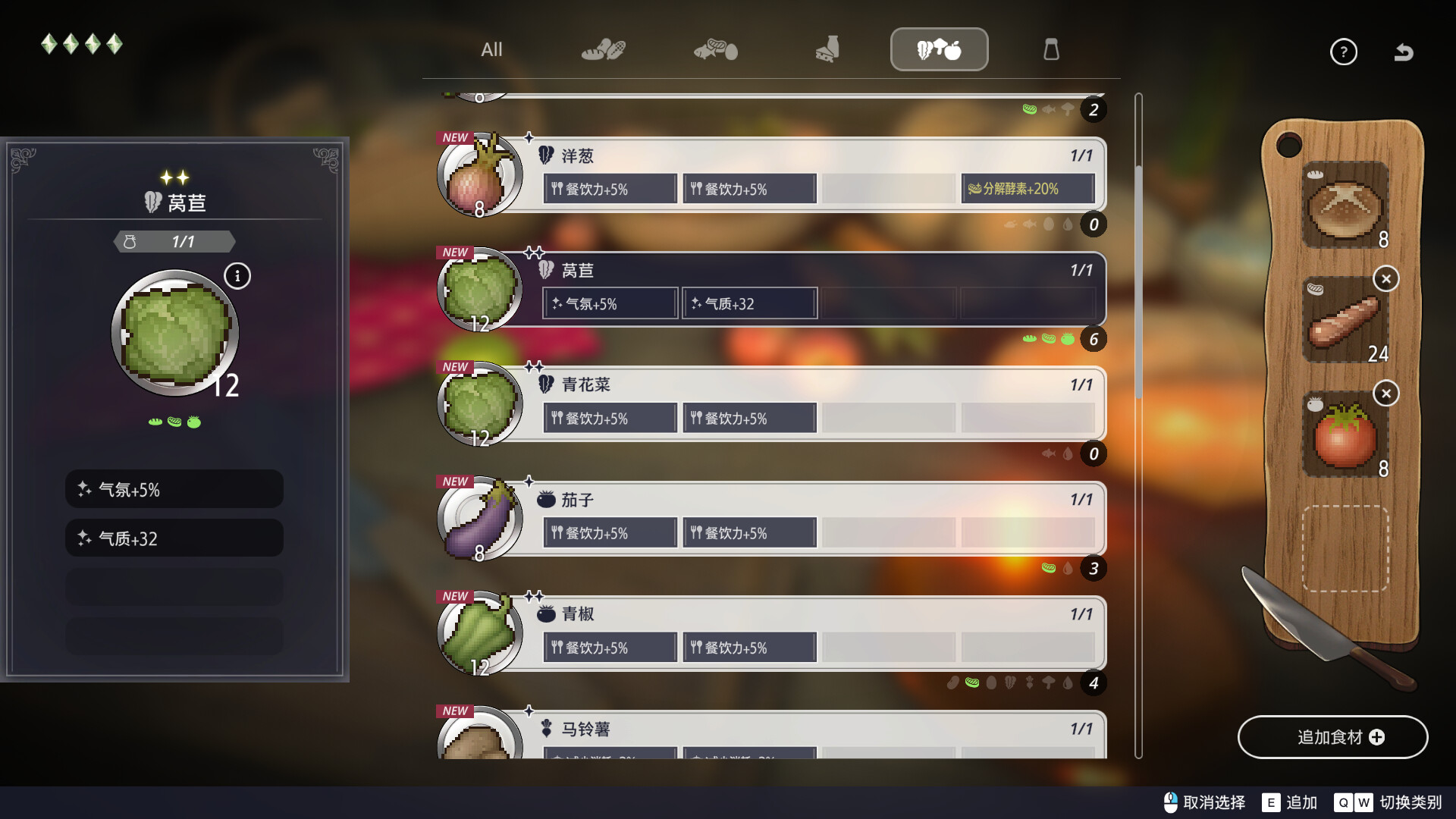The width and height of the screenshot is (1456, 819).
Task: Select the vegetables category tab
Action: point(940,49)
